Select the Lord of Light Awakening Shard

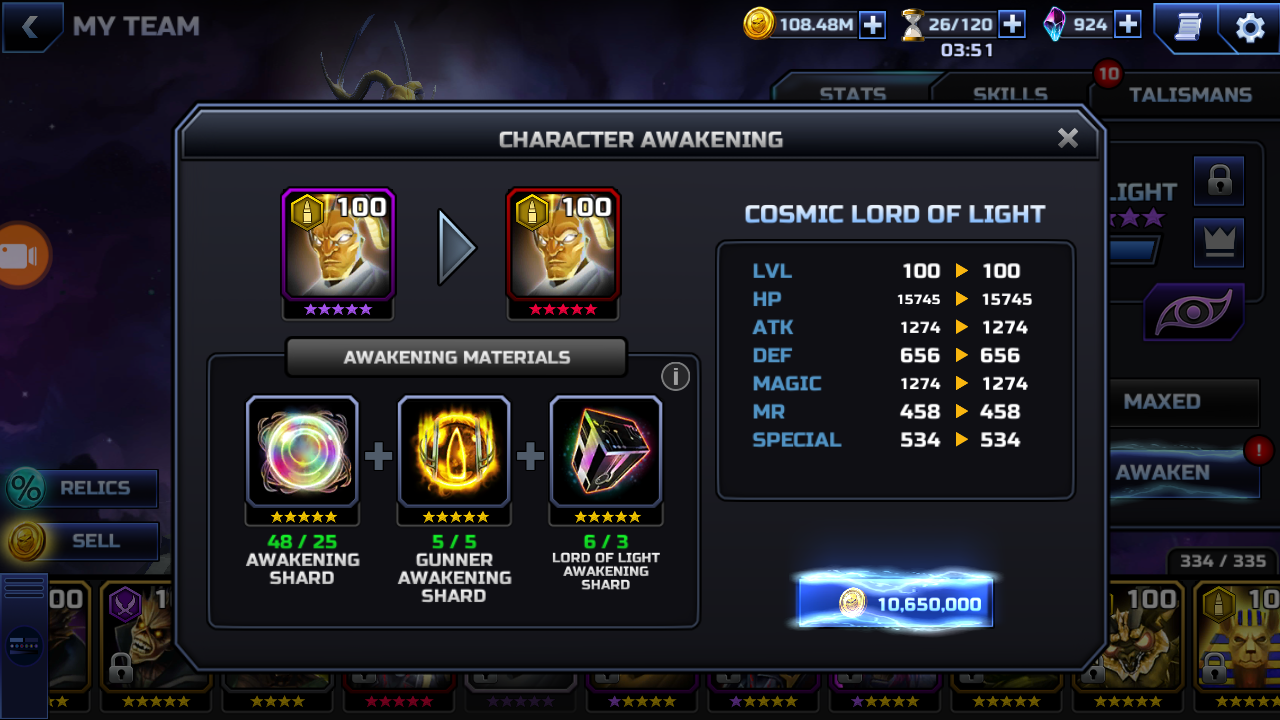tap(606, 452)
